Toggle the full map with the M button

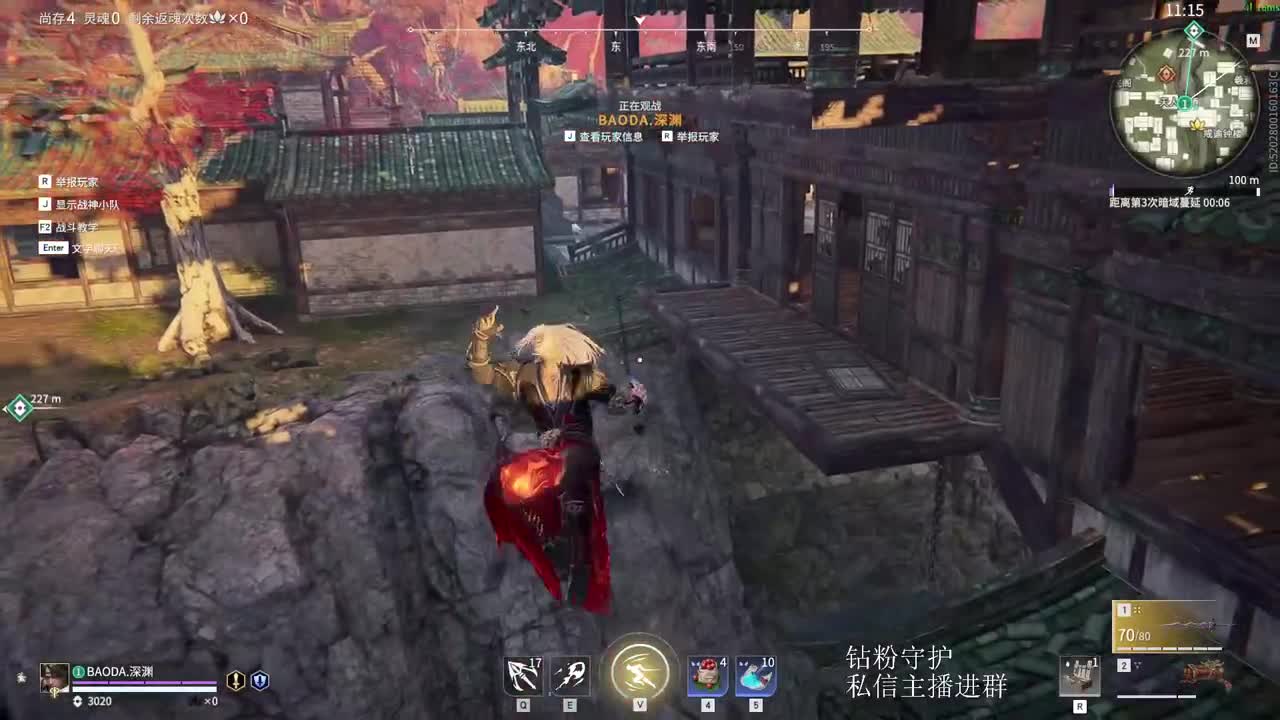(1253, 40)
